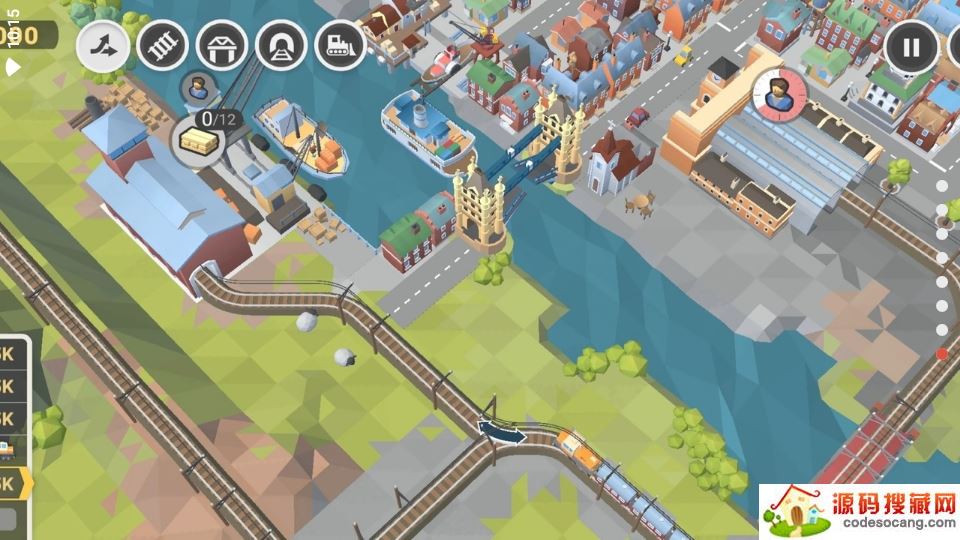Viewport: 960px width, 540px height.
Task: Open the codesocang.com watermark link
Action: coord(858,511)
